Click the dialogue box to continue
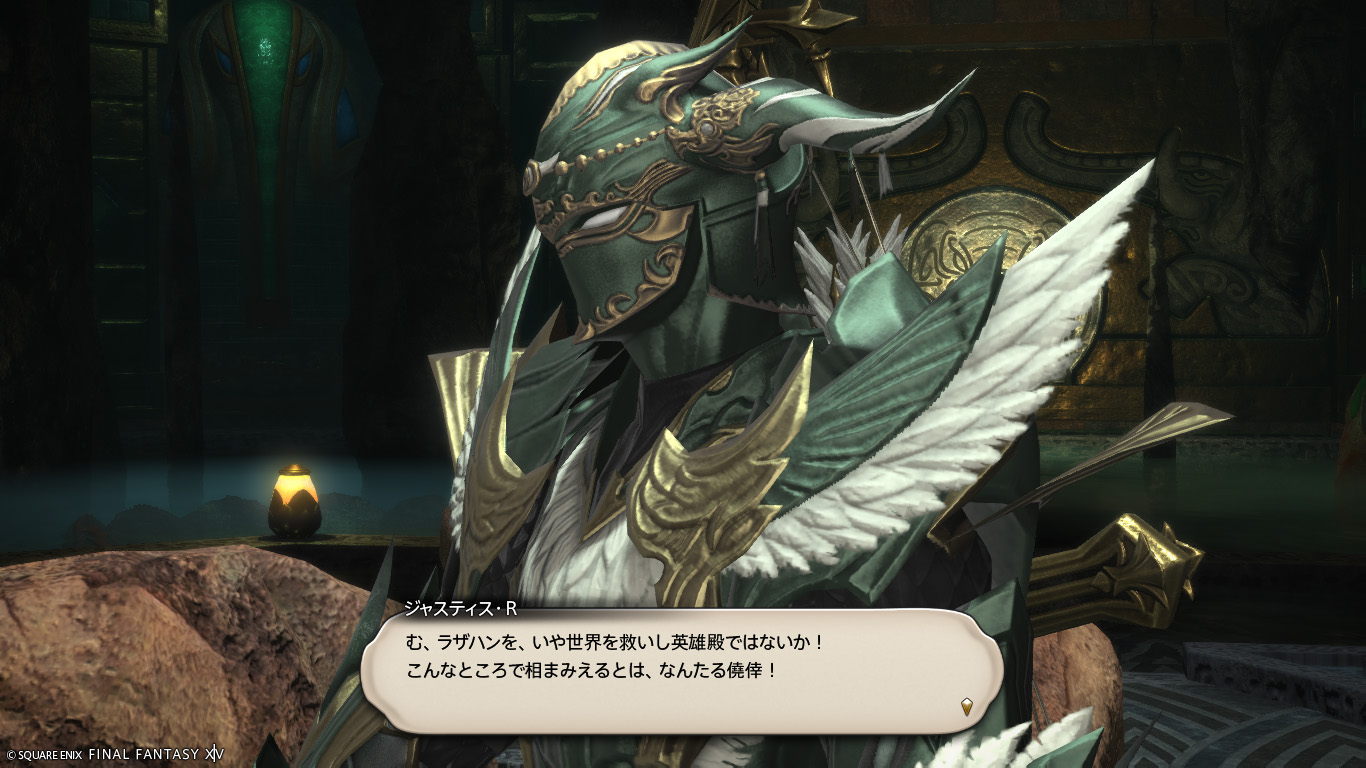The image size is (1366, 768). [682, 670]
